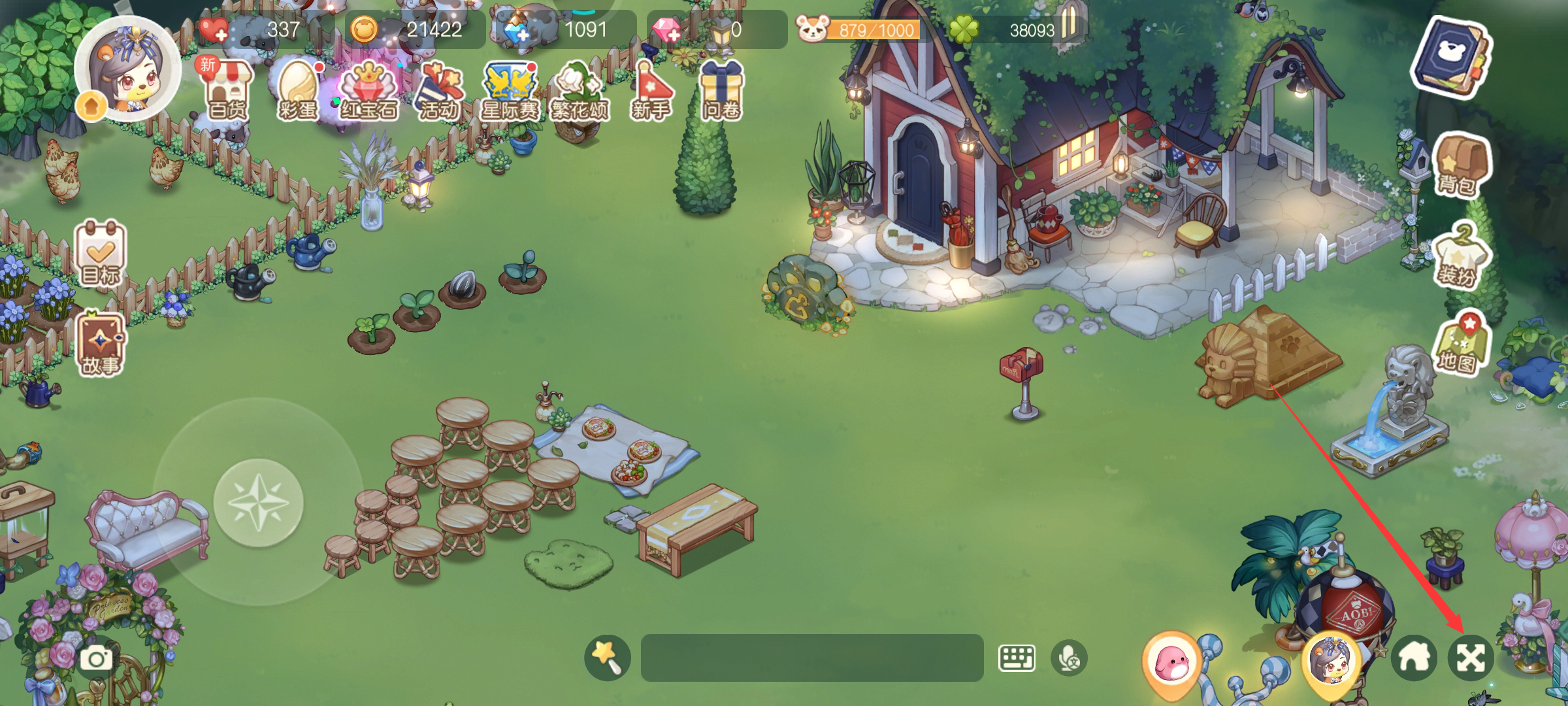Open the blue bear journal book
Screen dimensions: 1568x706
click(1452, 59)
